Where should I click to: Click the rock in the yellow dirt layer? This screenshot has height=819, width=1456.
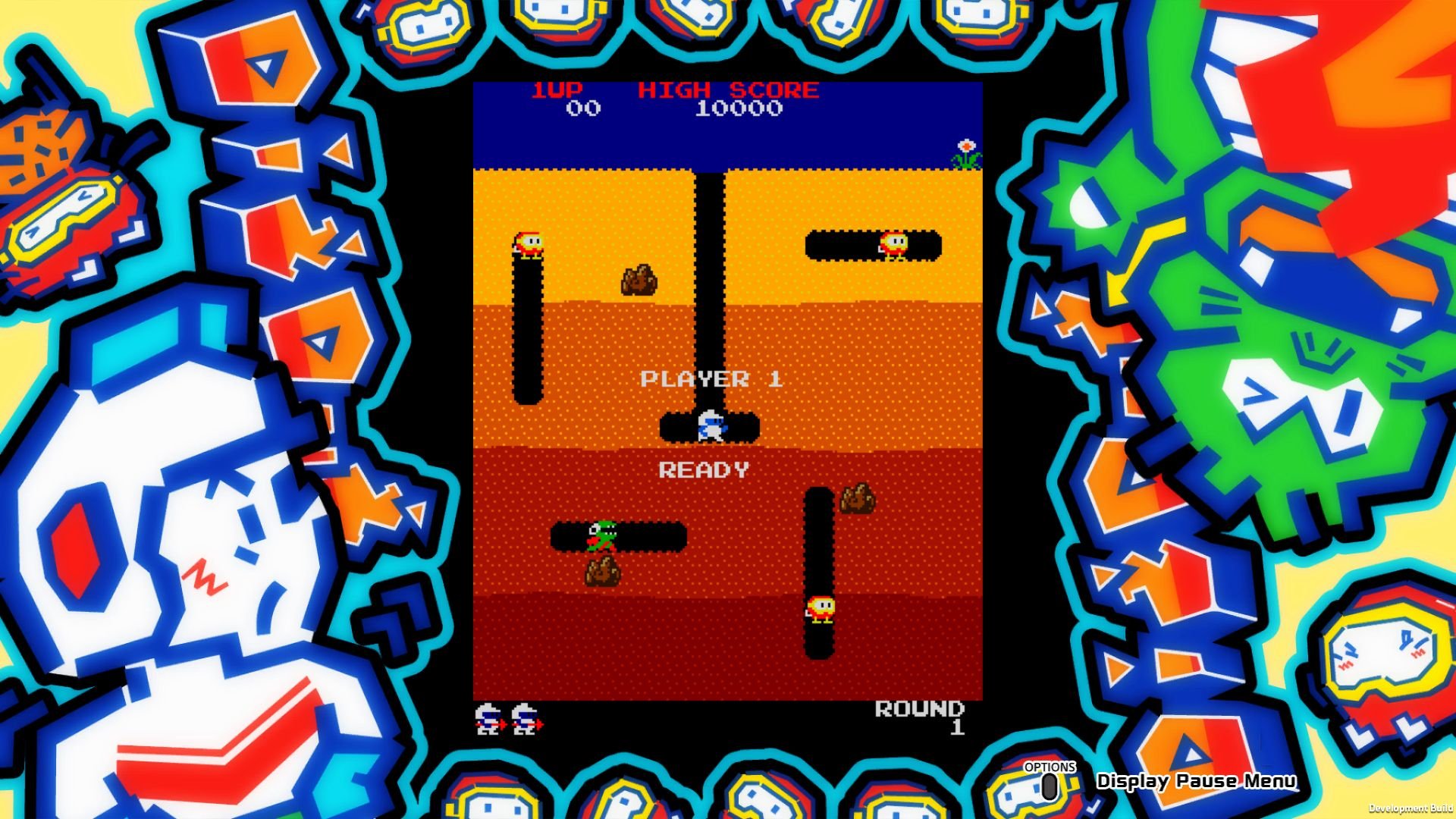[637, 281]
